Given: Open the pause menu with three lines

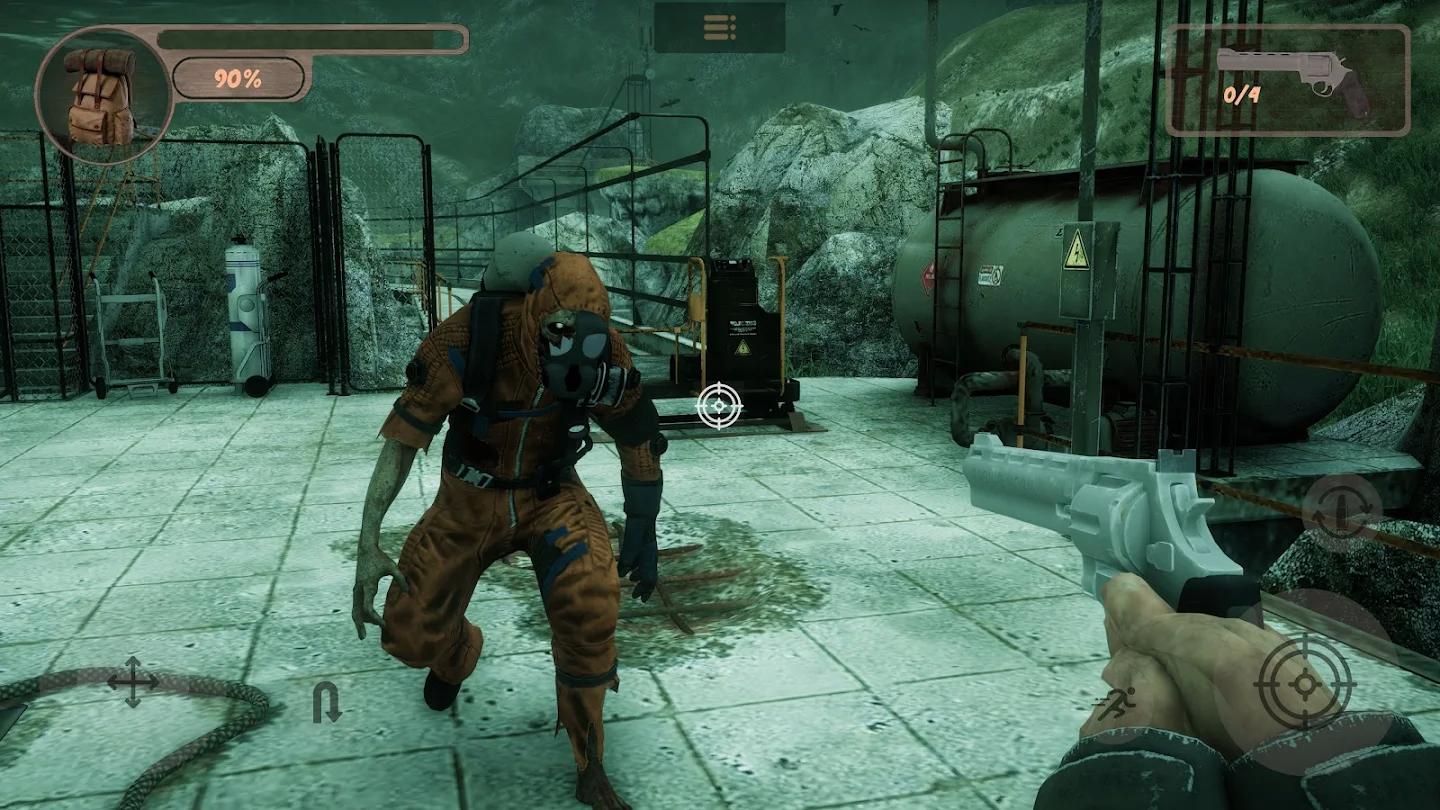Looking at the screenshot, I should [x=719, y=28].
